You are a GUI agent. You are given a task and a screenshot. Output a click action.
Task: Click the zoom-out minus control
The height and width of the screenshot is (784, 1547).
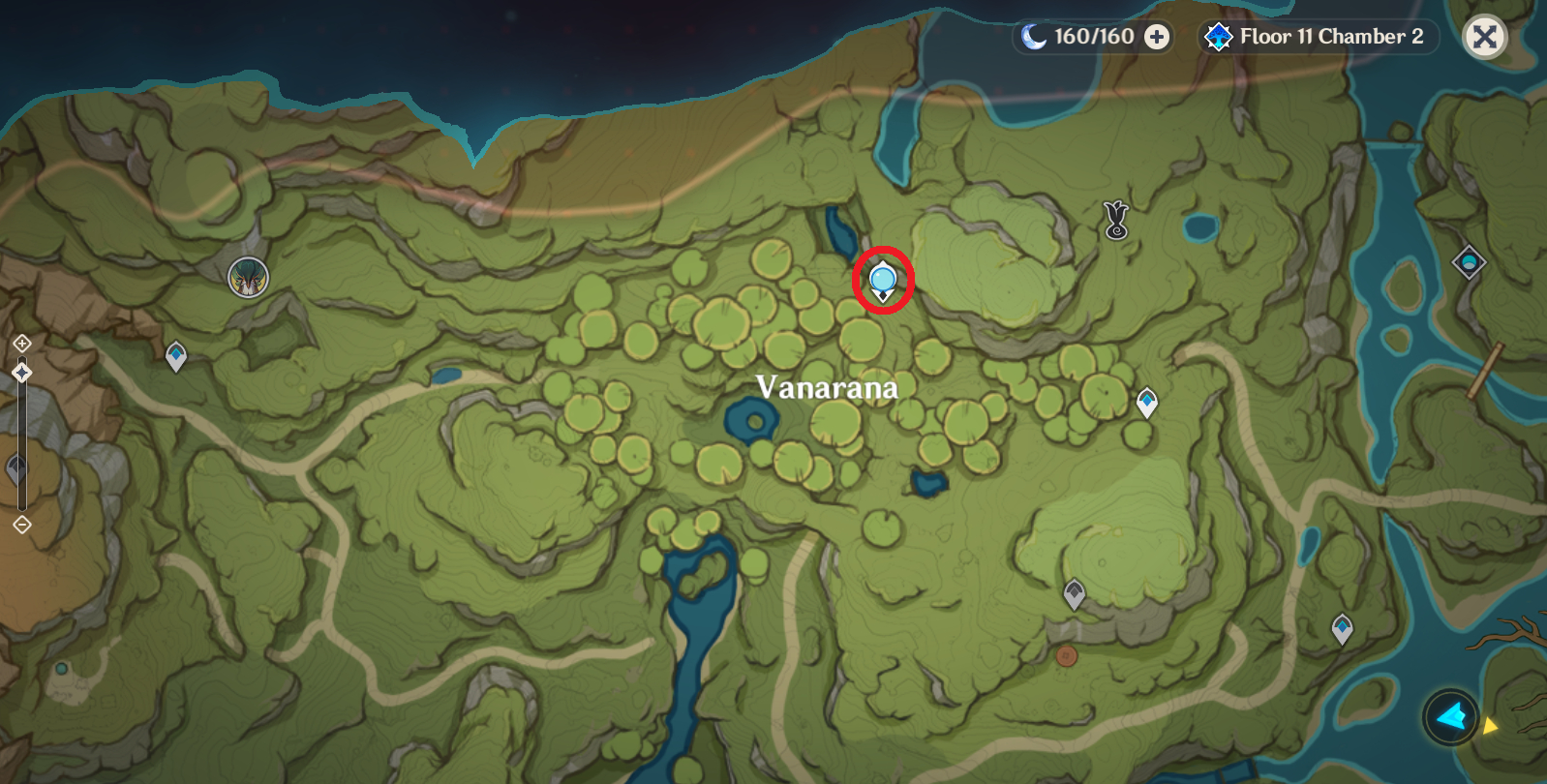point(21,523)
